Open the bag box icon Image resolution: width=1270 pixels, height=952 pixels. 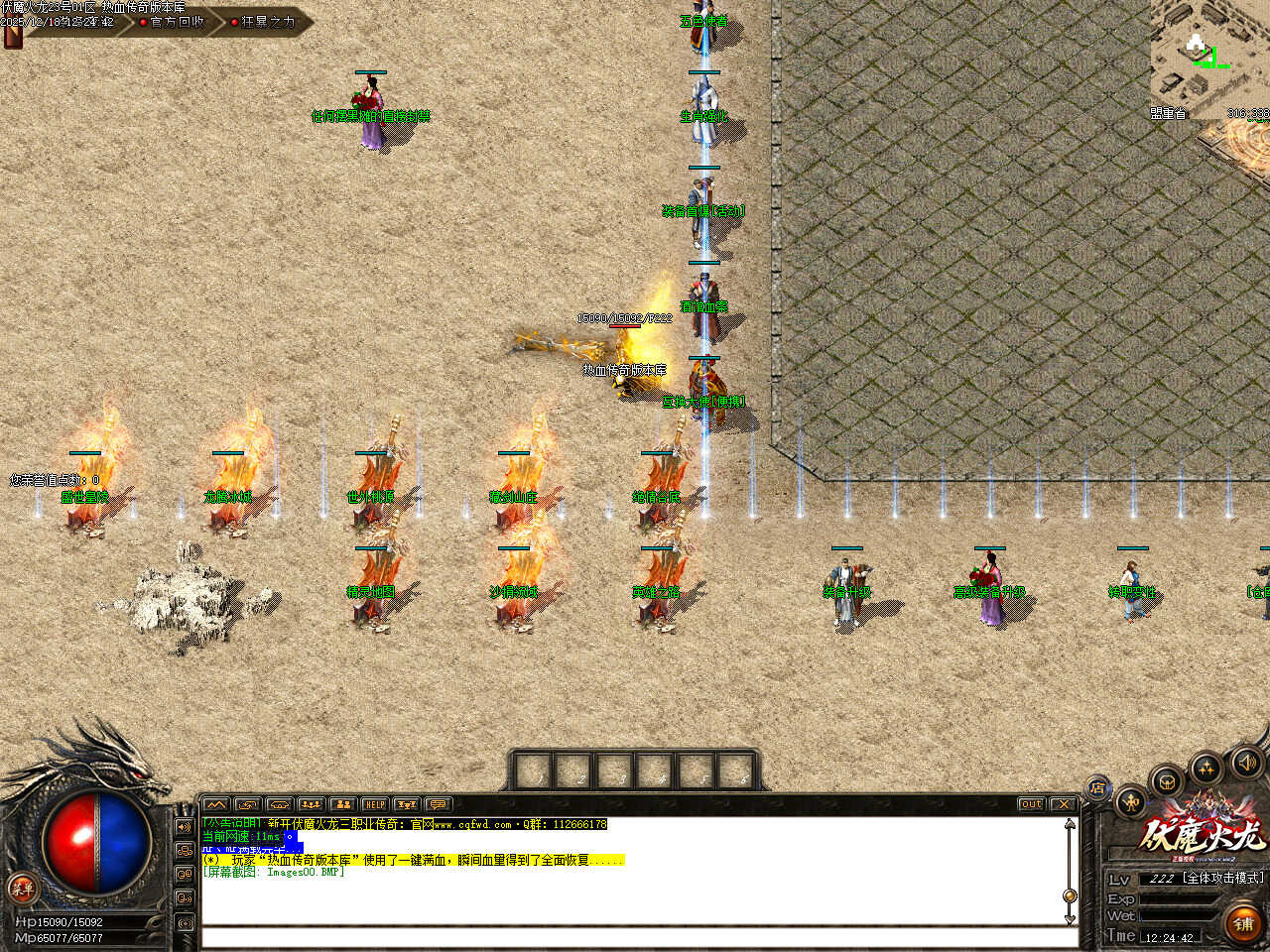[1168, 781]
